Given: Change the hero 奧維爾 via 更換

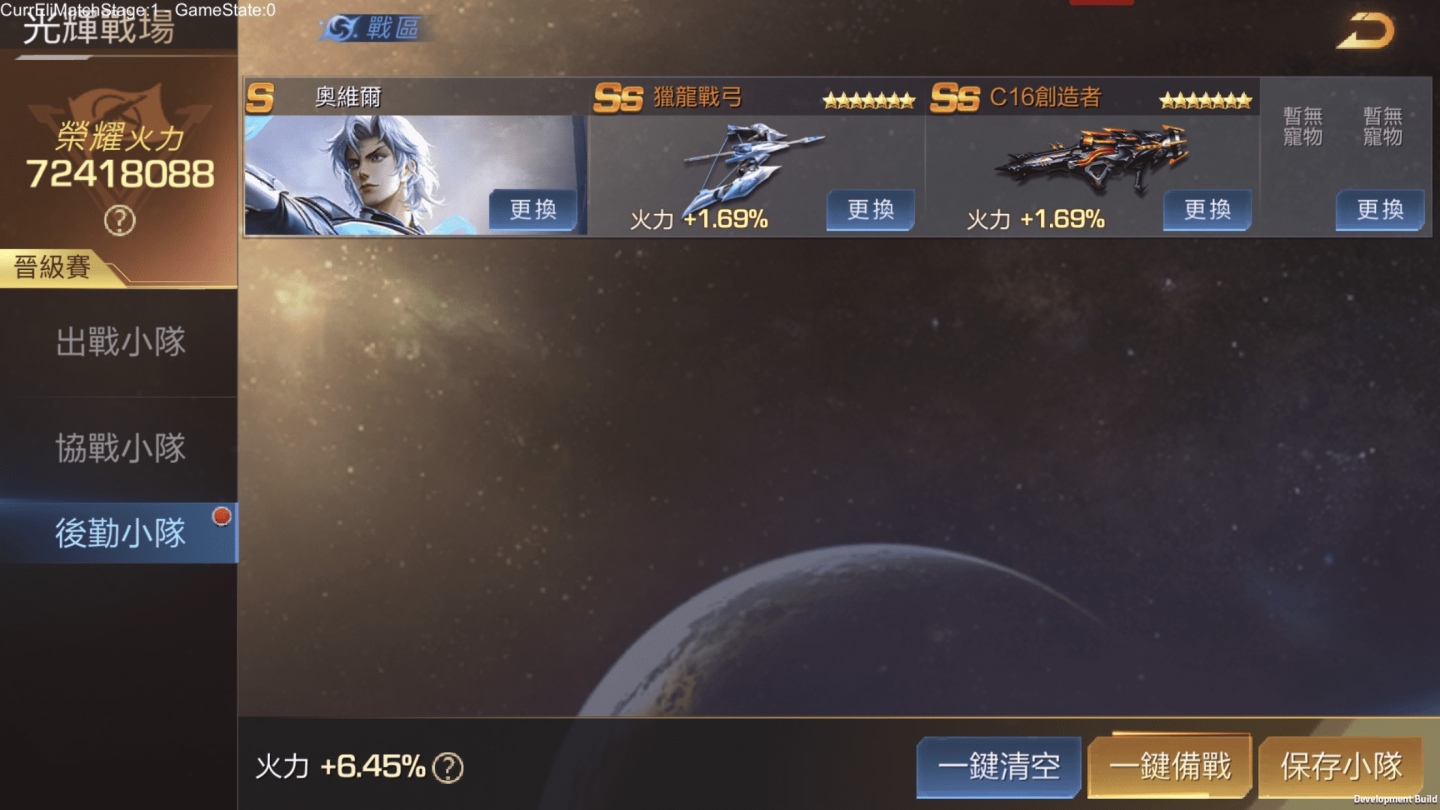Looking at the screenshot, I should click(533, 210).
